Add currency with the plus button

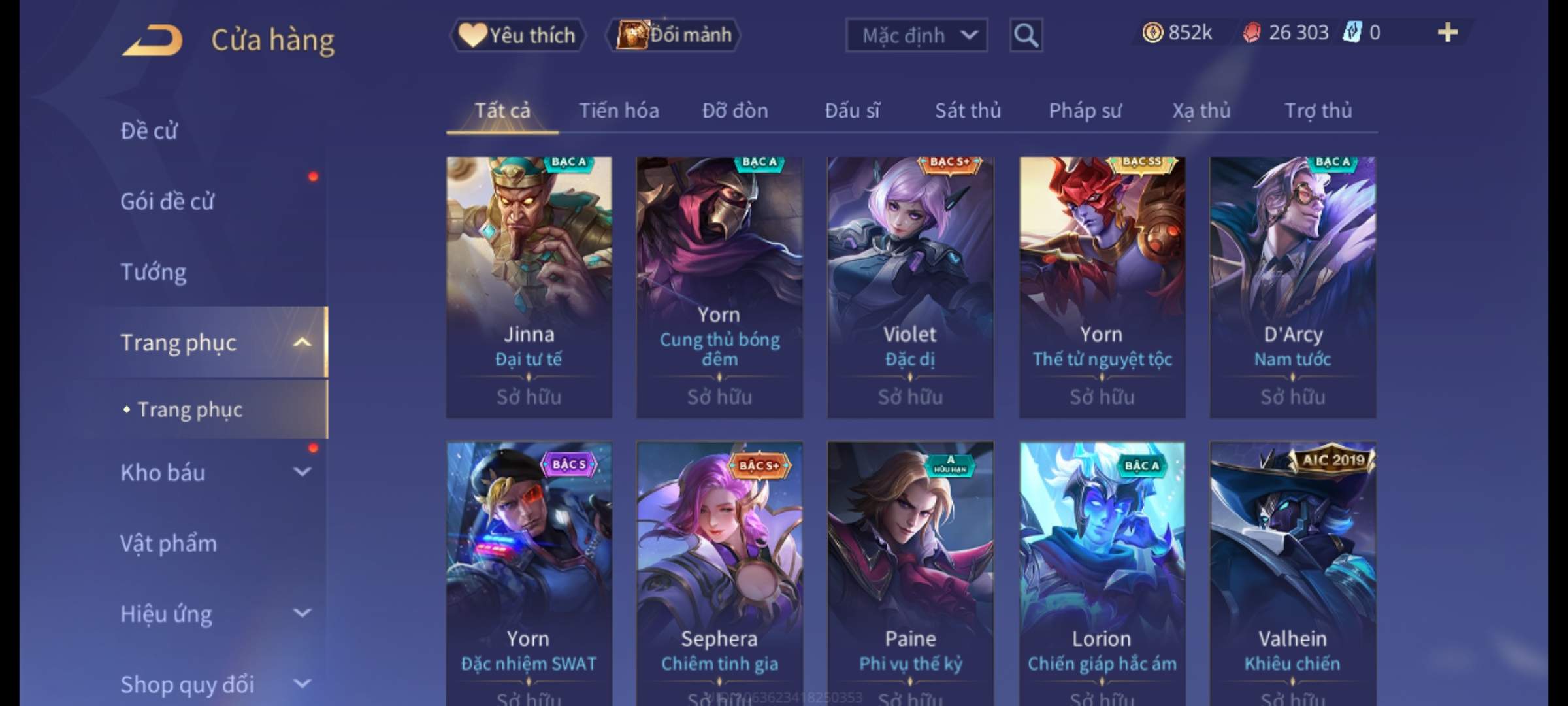(x=1447, y=33)
